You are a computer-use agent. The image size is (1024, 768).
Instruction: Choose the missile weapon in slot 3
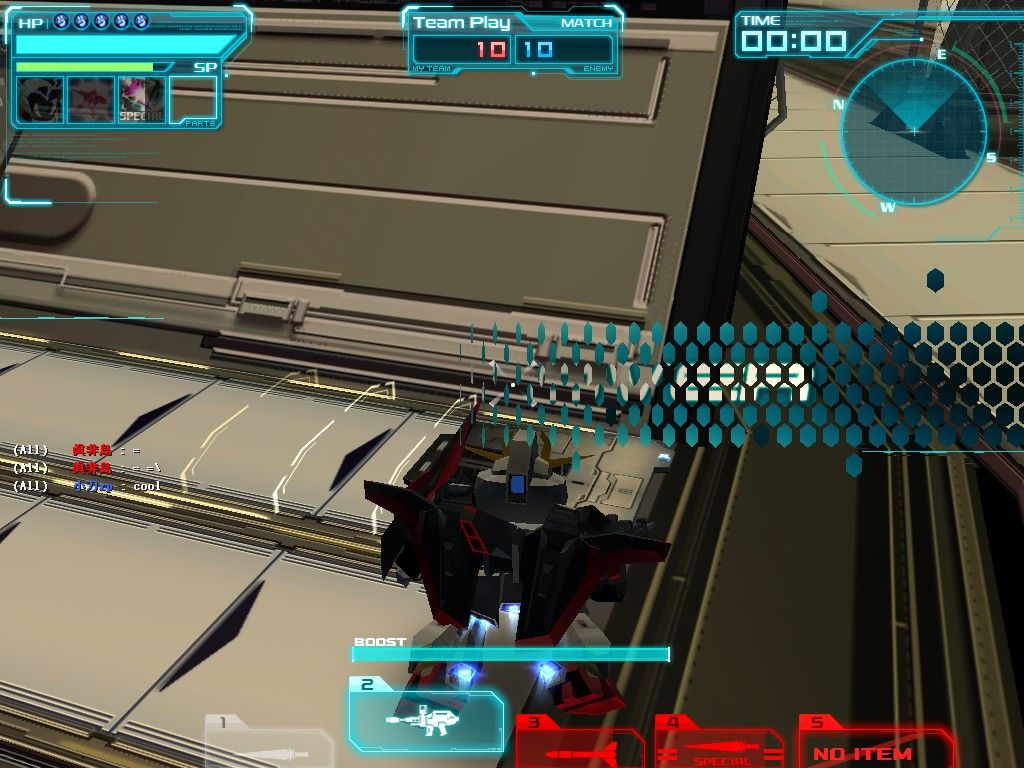coord(580,746)
